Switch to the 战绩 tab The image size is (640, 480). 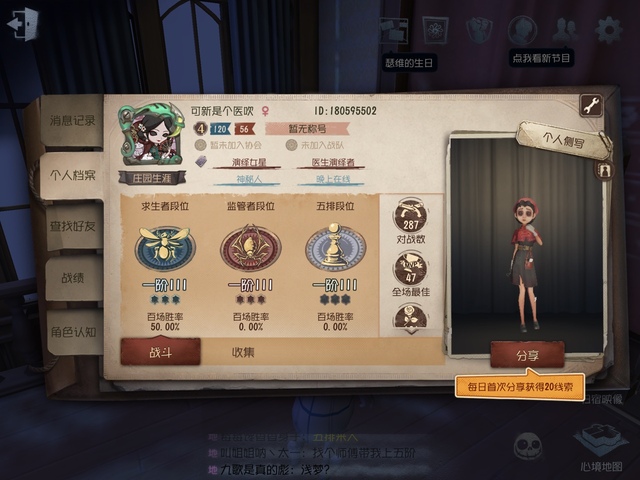(x=72, y=279)
